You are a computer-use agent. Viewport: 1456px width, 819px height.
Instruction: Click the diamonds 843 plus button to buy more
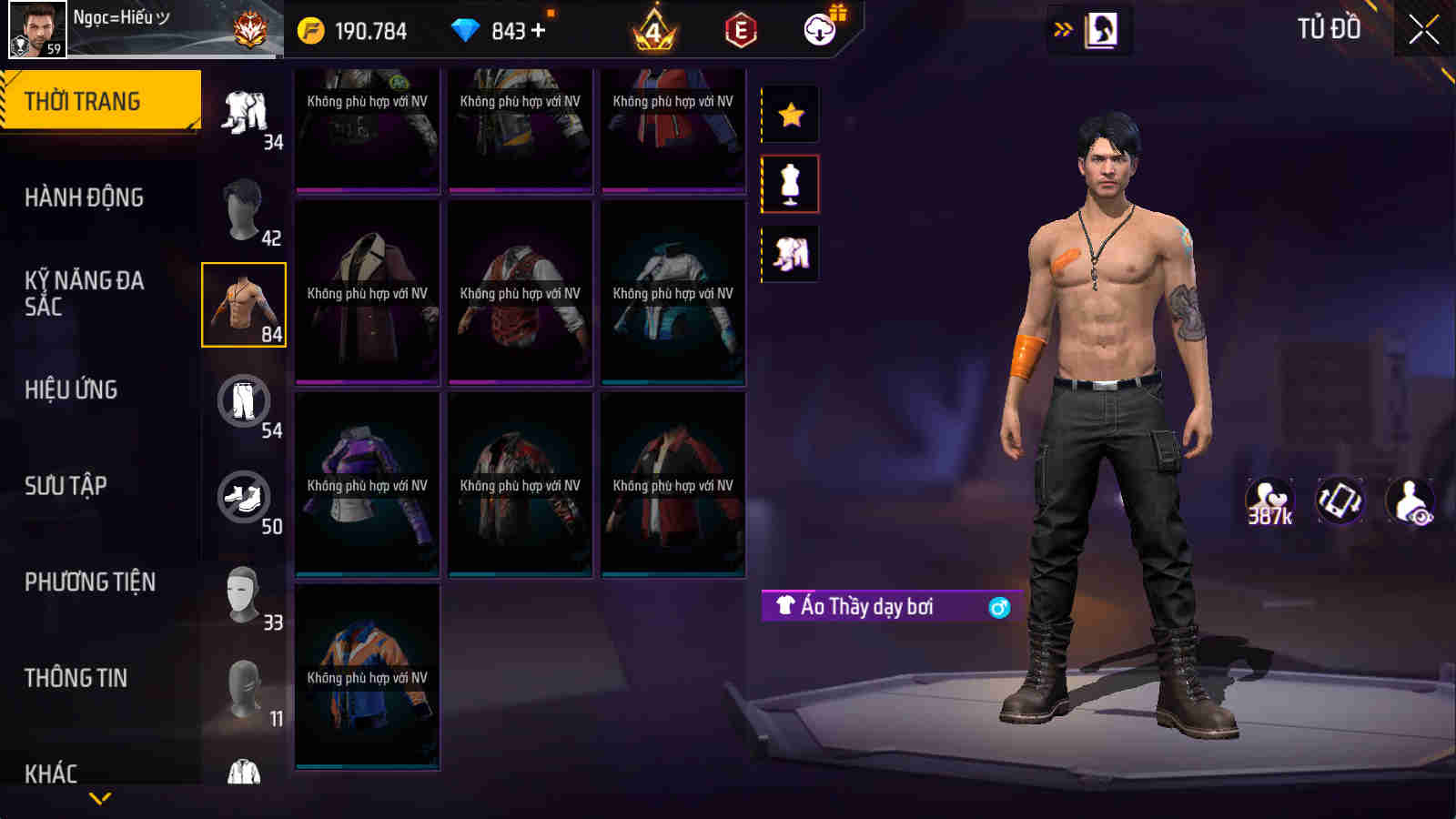pyautogui.click(x=535, y=29)
